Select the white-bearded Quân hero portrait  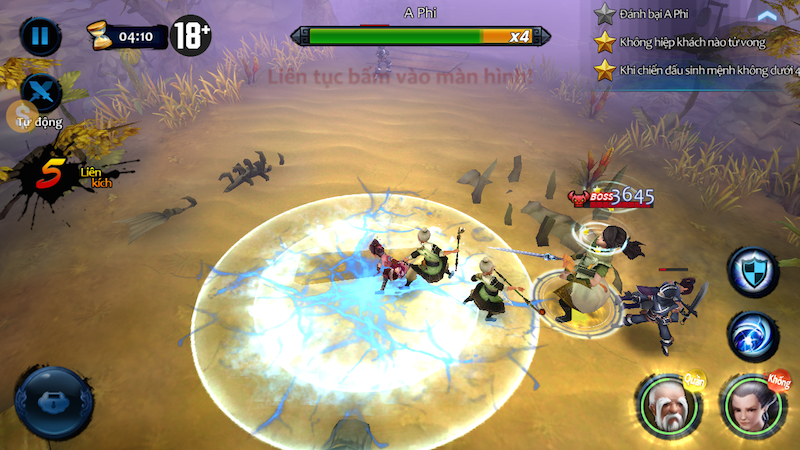665,403
